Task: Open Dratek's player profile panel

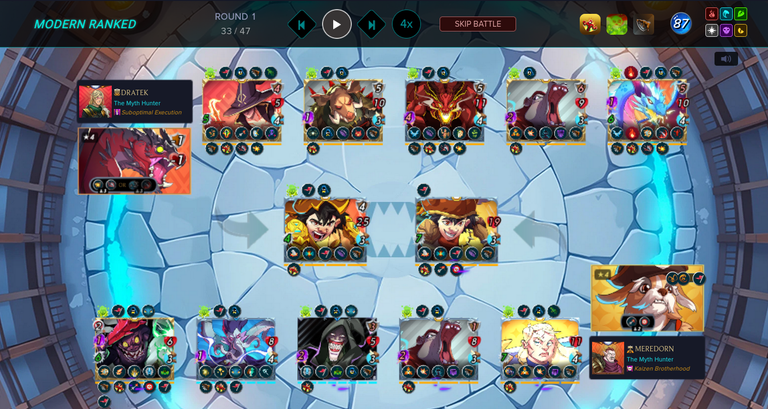Action: click(x=135, y=102)
